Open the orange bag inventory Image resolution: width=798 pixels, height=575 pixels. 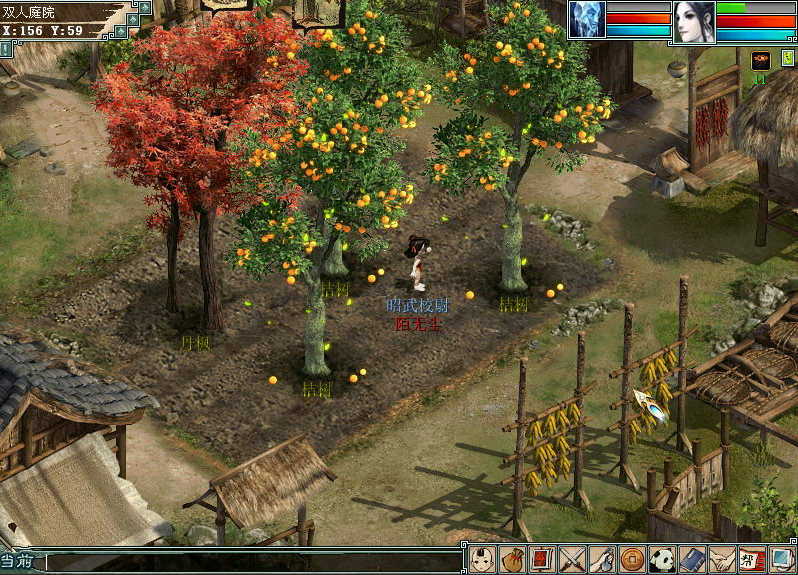pos(513,559)
